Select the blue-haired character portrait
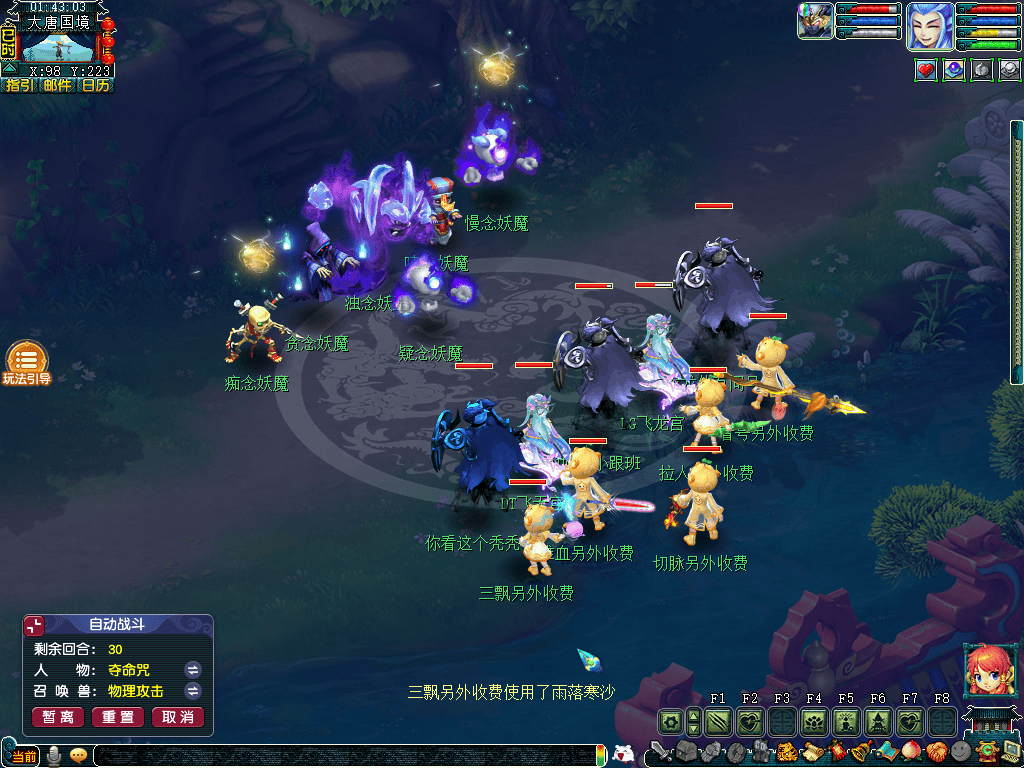This screenshot has height=768, width=1024. [x=929, y=26]
